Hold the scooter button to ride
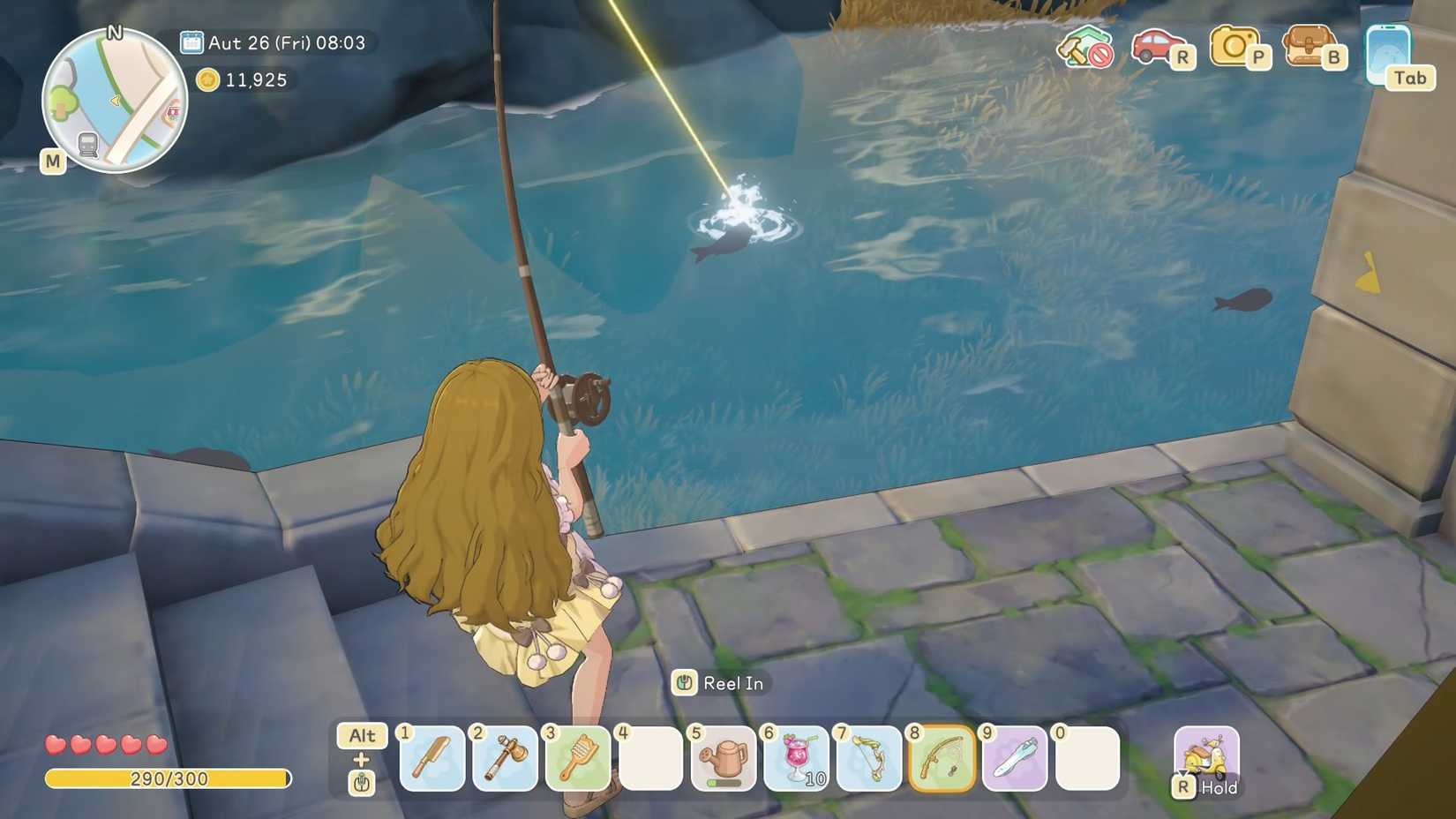The image size is (1456, 819). 1208,755
